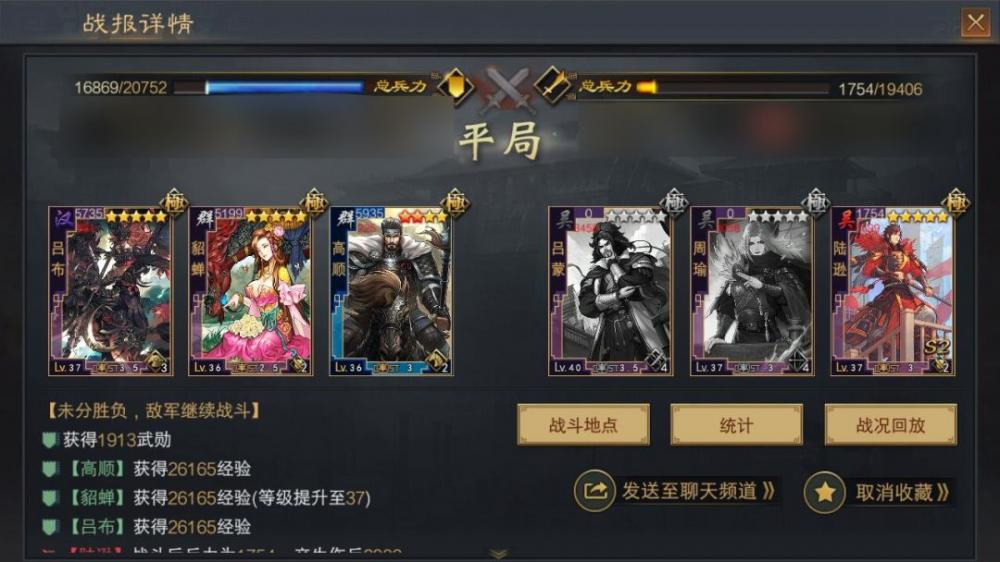The height and width of the screenshot is (562, 1000).
Task: Send report via 发送至聊天频道
Action: (x=678, y=491)
